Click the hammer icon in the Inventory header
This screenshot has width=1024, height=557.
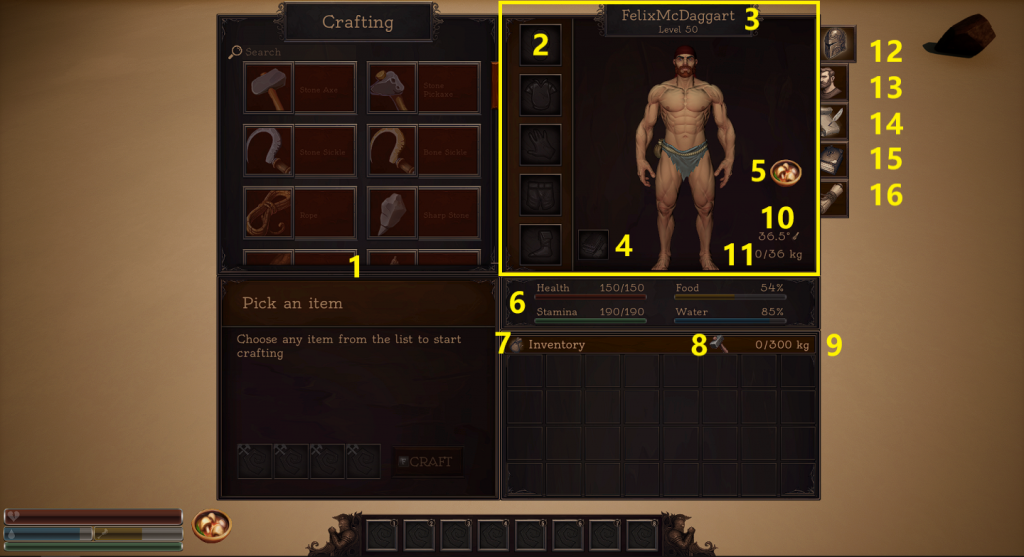[721, 345]
